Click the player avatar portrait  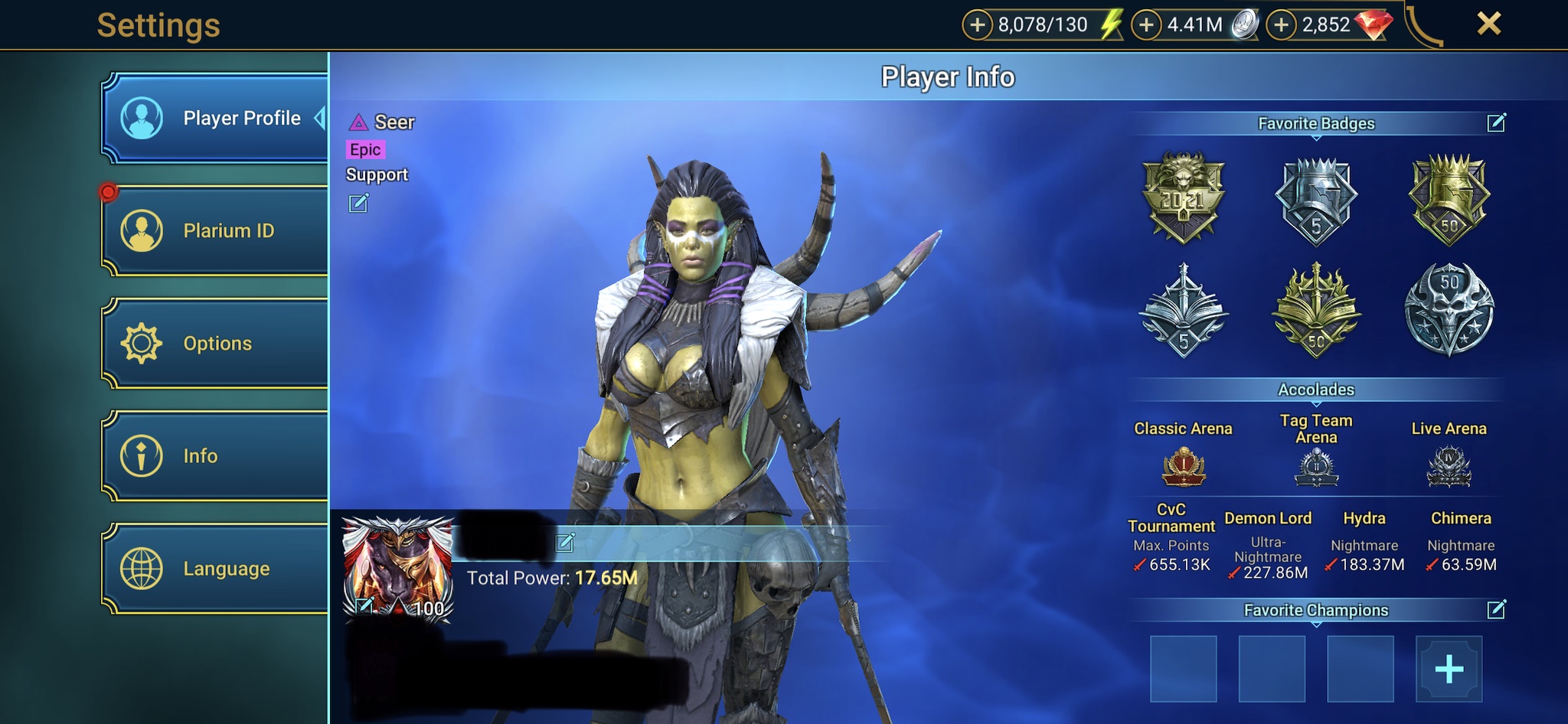[x=398, y=566]
